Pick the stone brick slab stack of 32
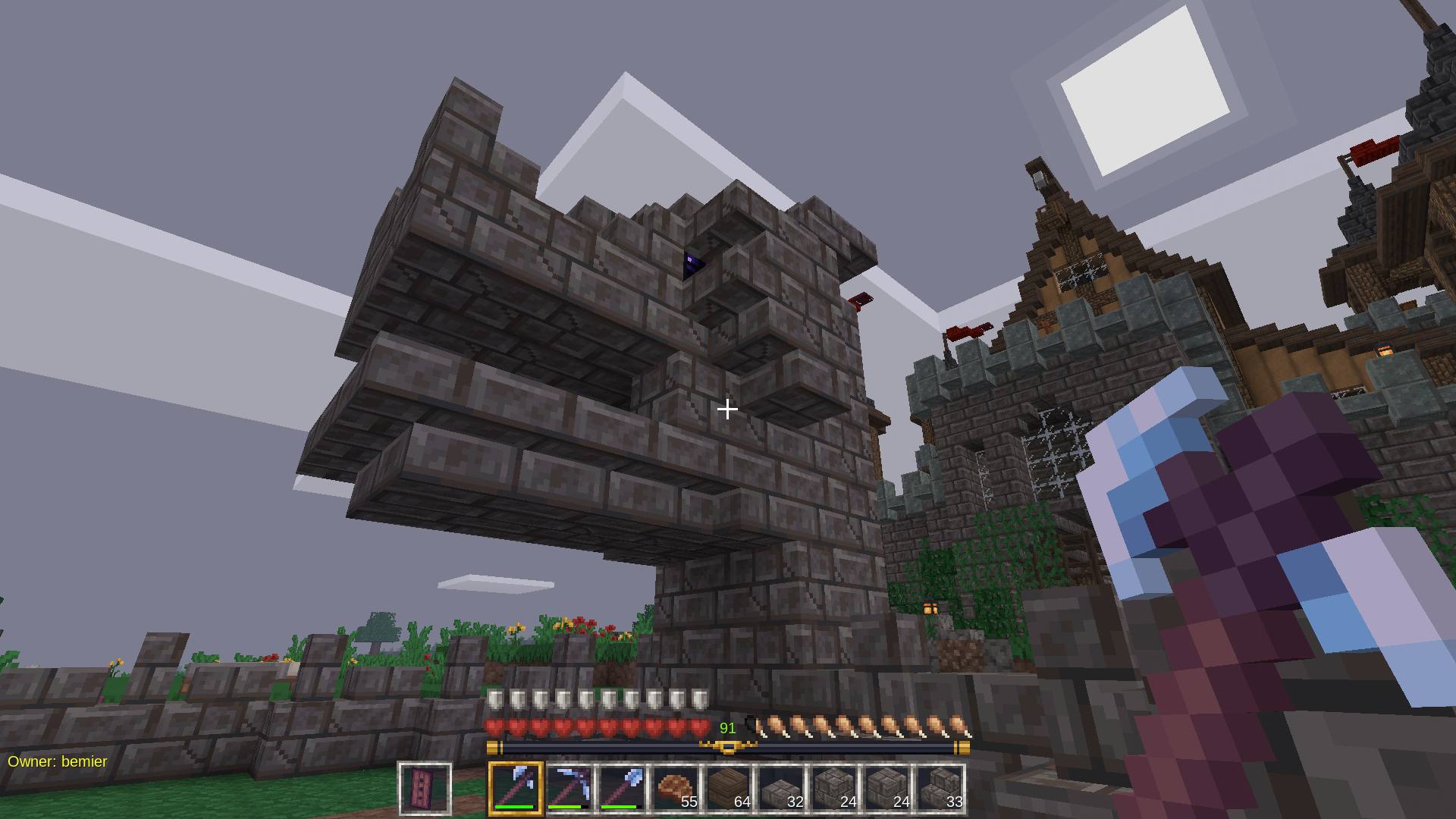 click(x=781, y=789)
